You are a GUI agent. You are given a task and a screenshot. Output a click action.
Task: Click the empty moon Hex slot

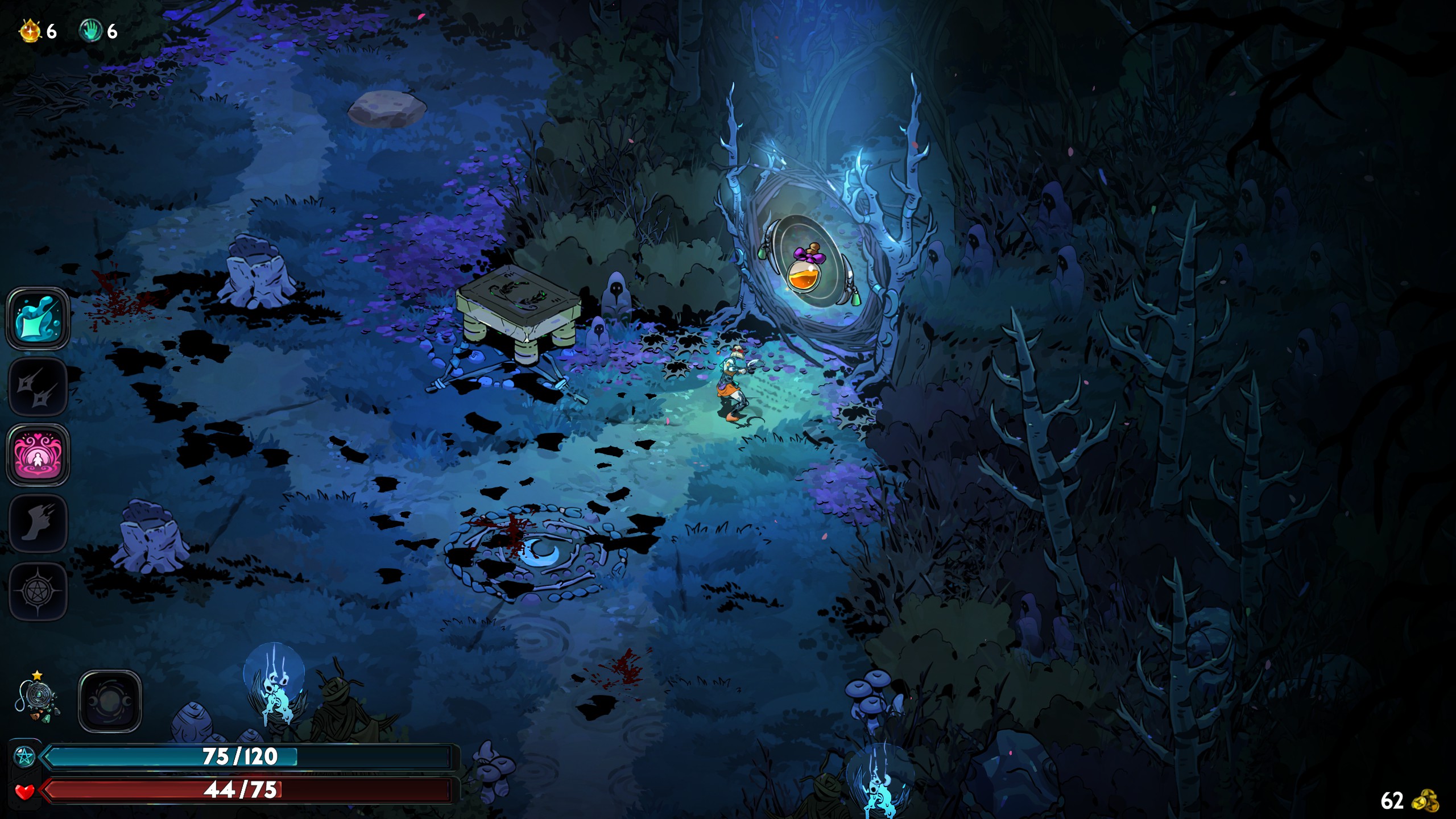[x=110, y=701]
